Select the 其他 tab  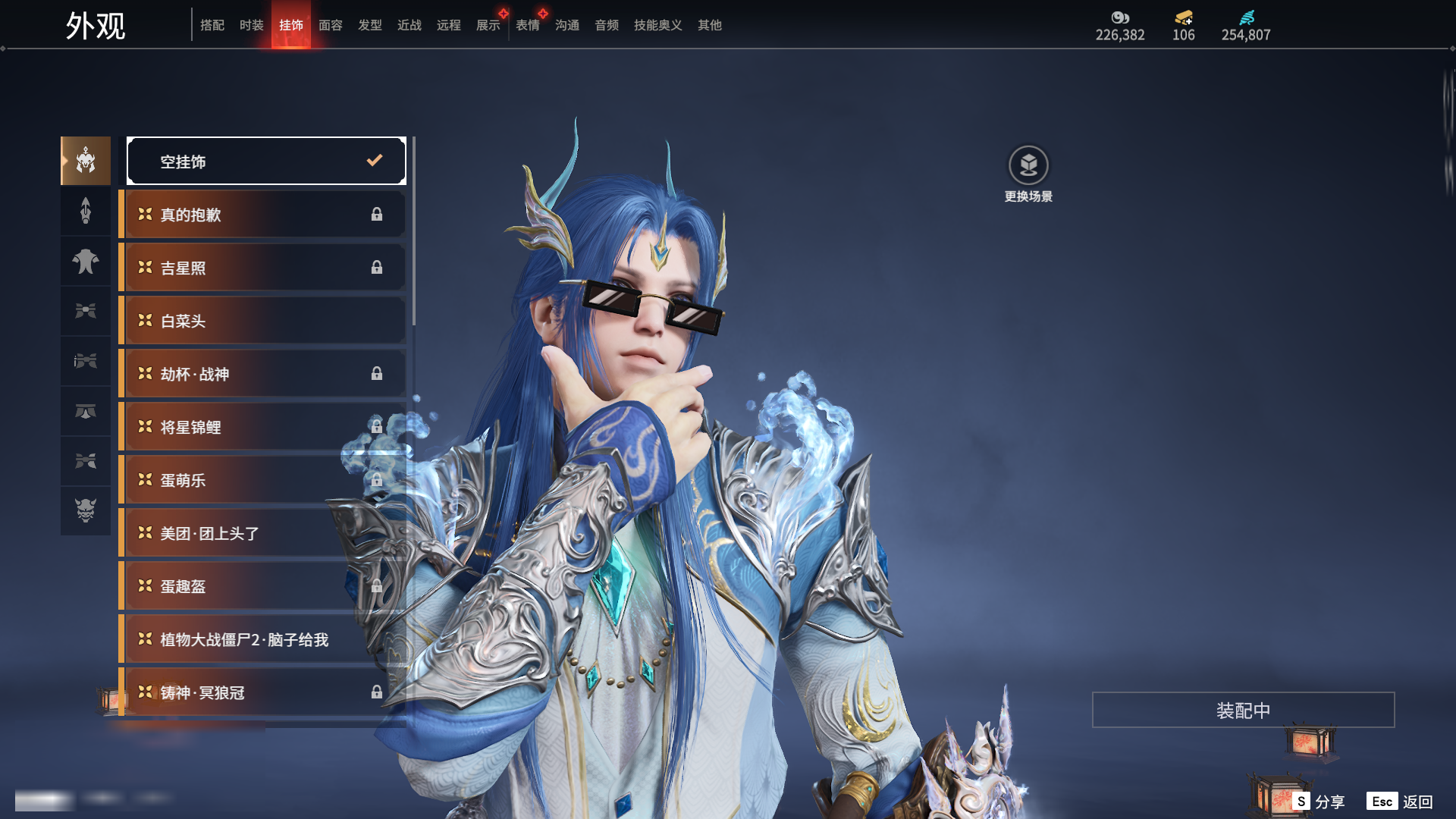pyautogui.click(x=710, y=25)
